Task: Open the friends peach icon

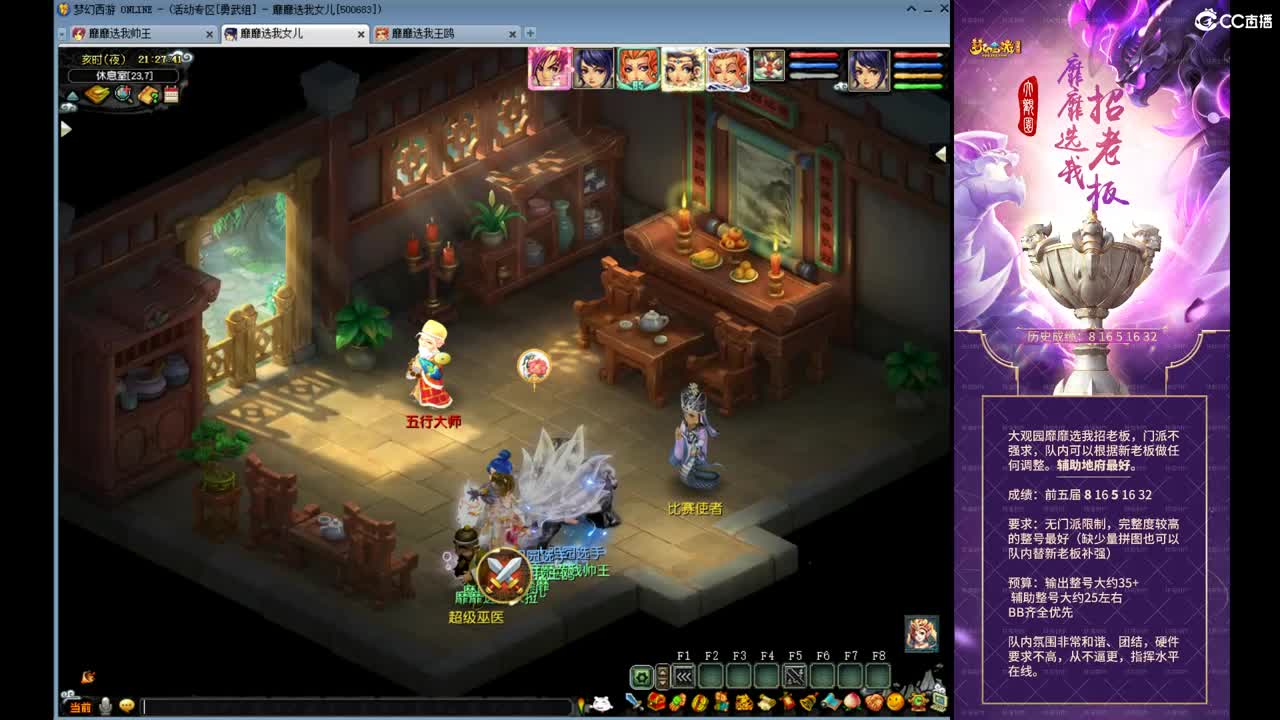Action: (851, 703)
